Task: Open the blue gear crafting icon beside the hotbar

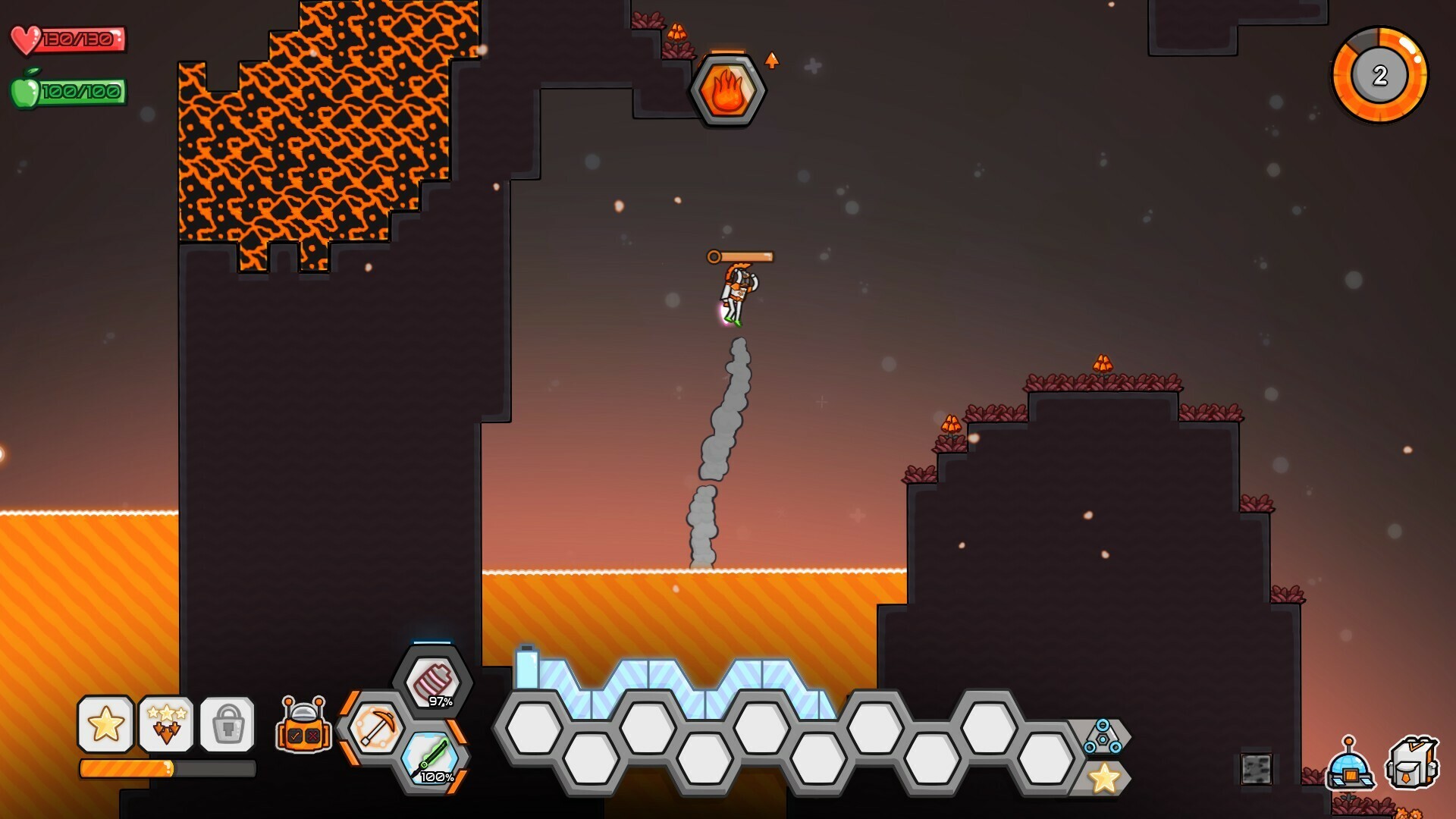Action: point(1103,736)
